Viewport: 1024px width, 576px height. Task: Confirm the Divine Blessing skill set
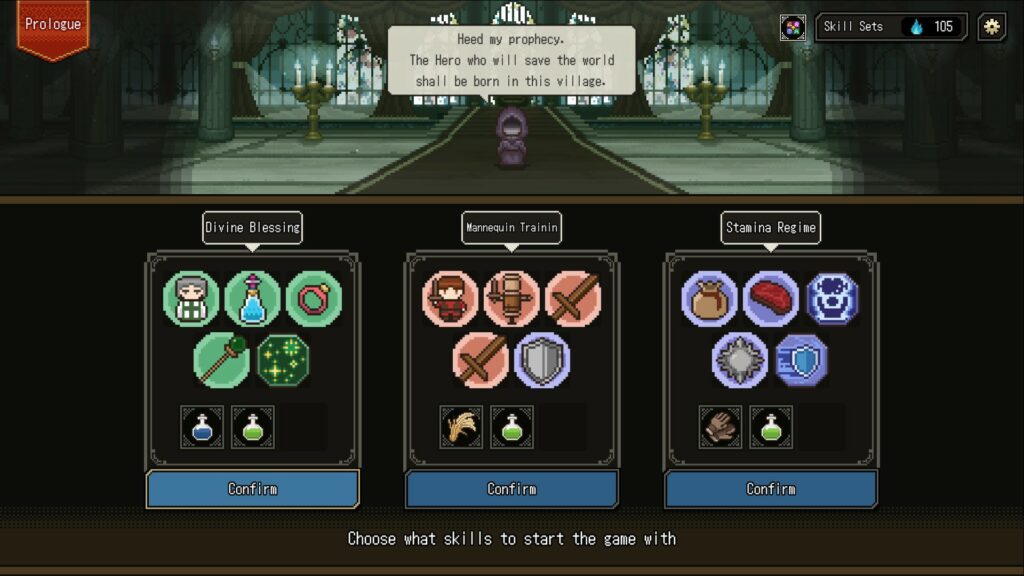coord(252,489)
